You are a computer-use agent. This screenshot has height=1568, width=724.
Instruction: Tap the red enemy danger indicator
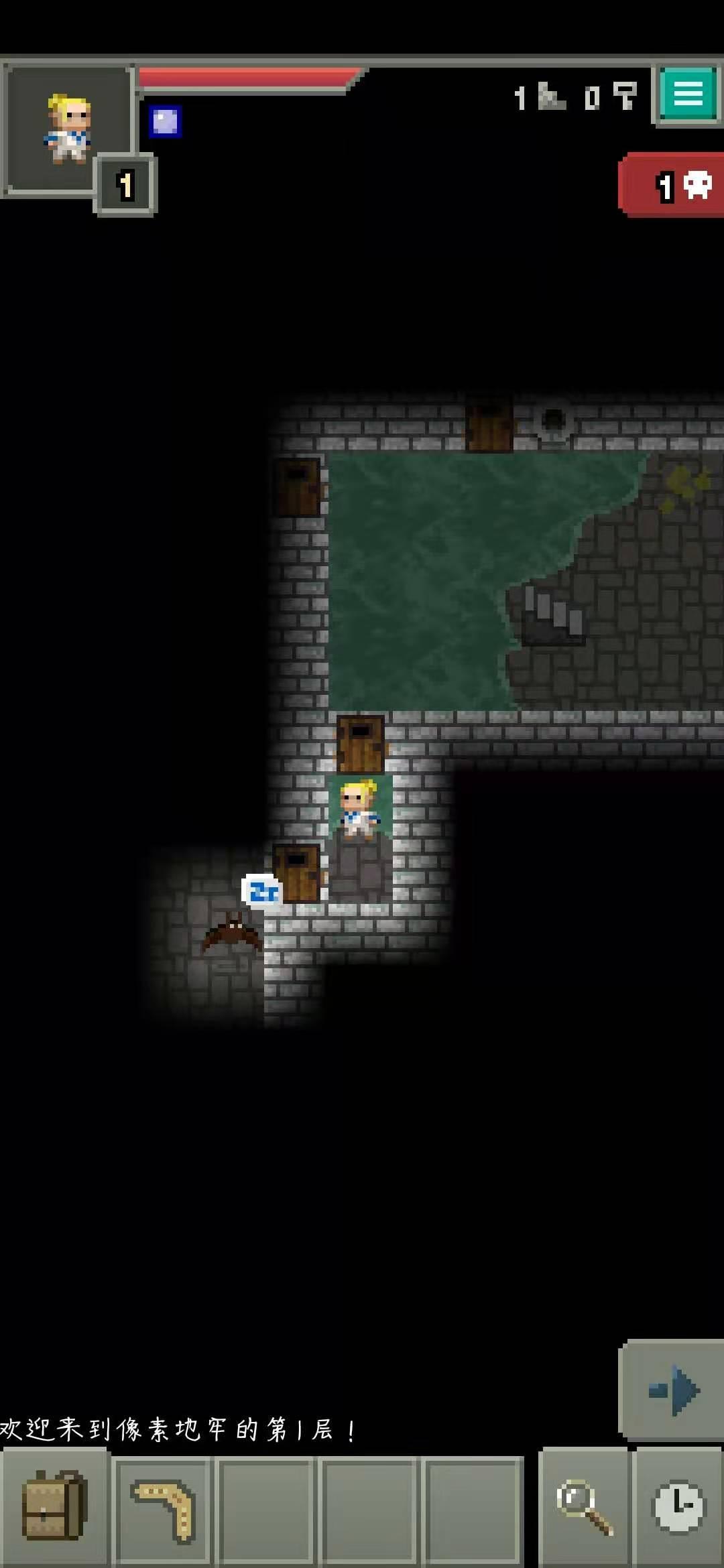tap(673, 185)
